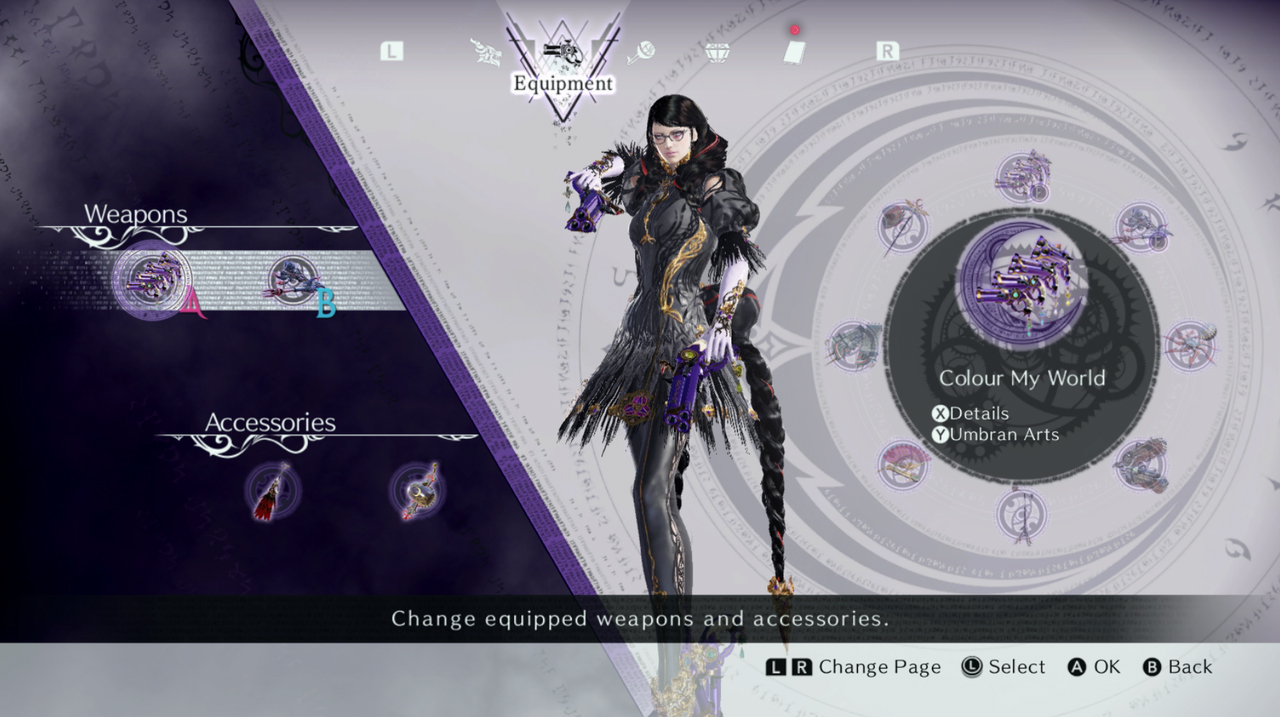Open the notebook tab with red dot
Viewport: 1280px width, 717px height.
(794, 52)
